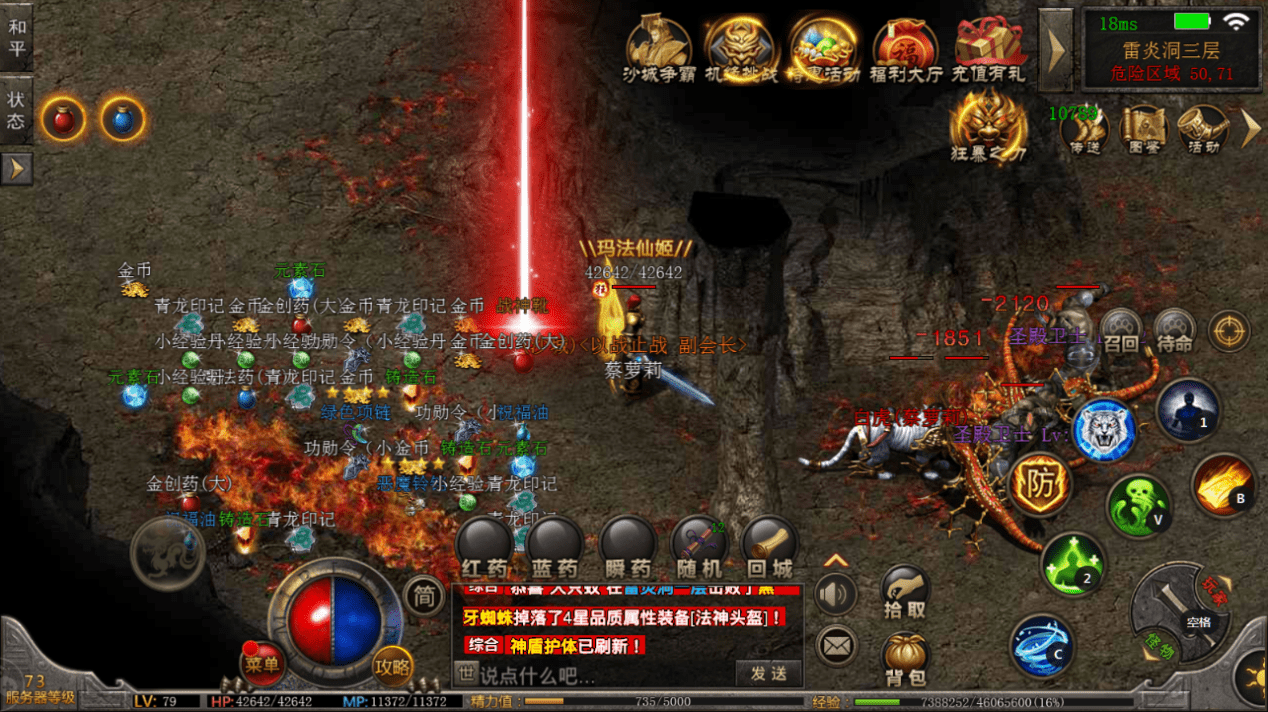
Task: Toggle the 和平 attack mode tab
Action: [17, 36]
